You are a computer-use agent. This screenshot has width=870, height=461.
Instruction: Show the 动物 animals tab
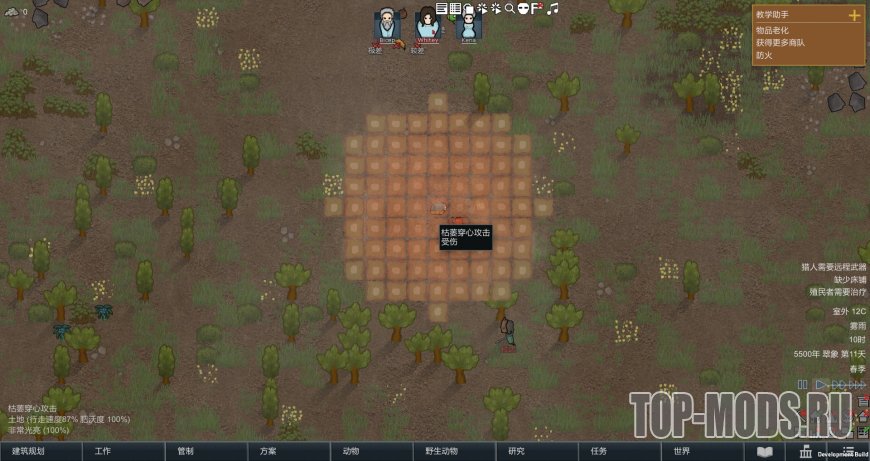click(351, 451)
